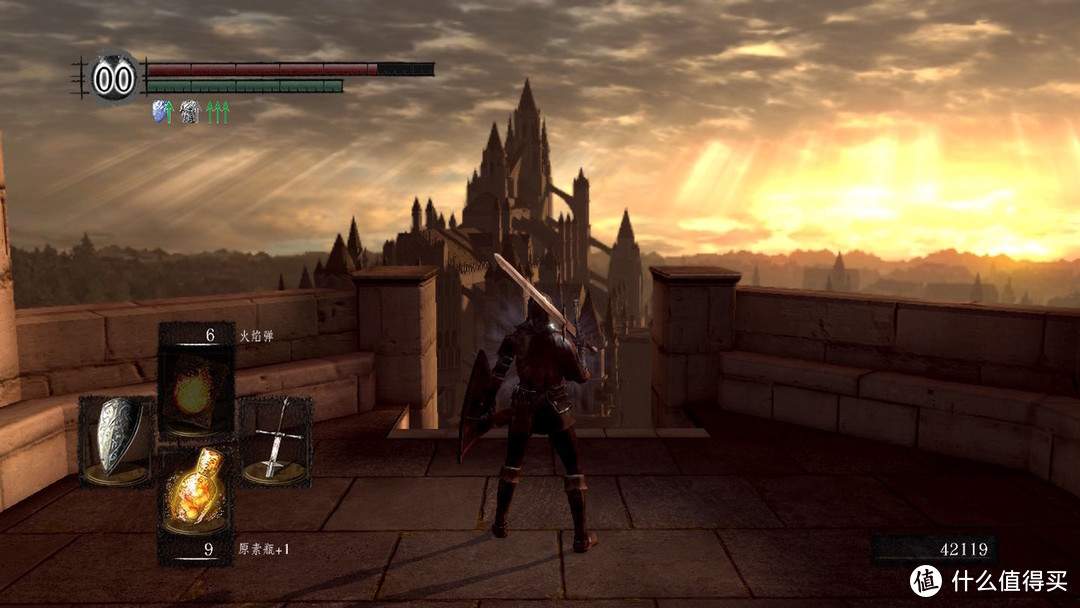Click the humanity counter emblem
Image resolution: width=1080 pixels, height=608 pixels.
coord(114,78)
